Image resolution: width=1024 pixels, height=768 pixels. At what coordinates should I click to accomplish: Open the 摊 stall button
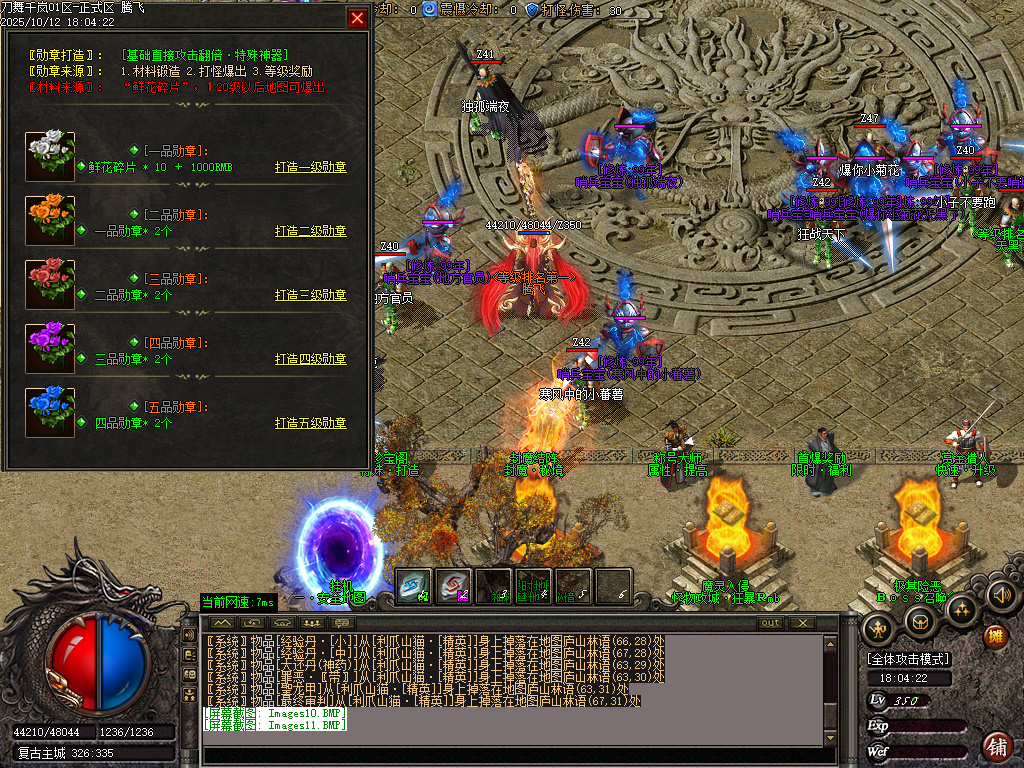click(995, 636)
